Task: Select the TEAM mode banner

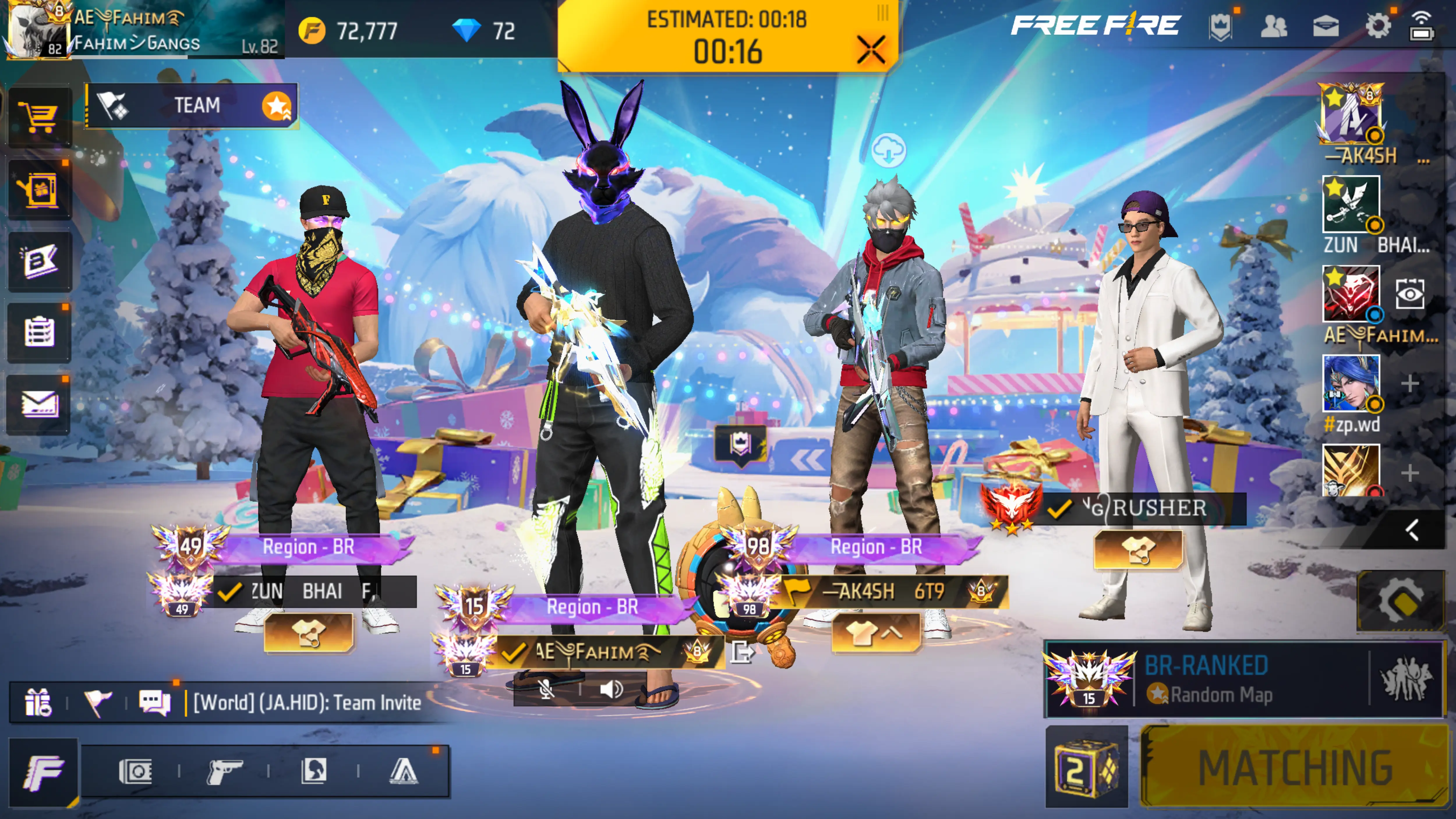Action: (192, 106)
